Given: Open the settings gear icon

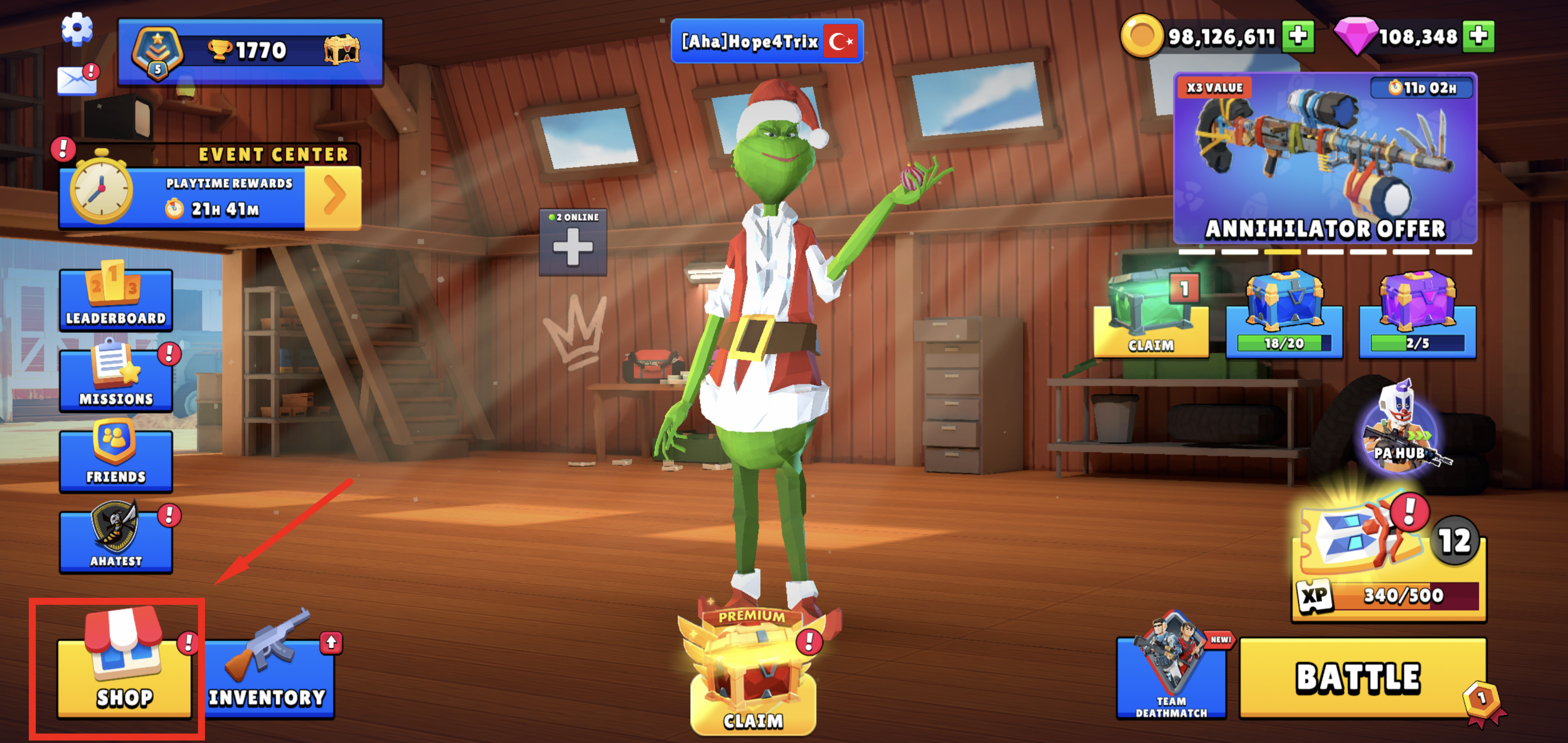Looking at the screenshot, I should [77, 28].
